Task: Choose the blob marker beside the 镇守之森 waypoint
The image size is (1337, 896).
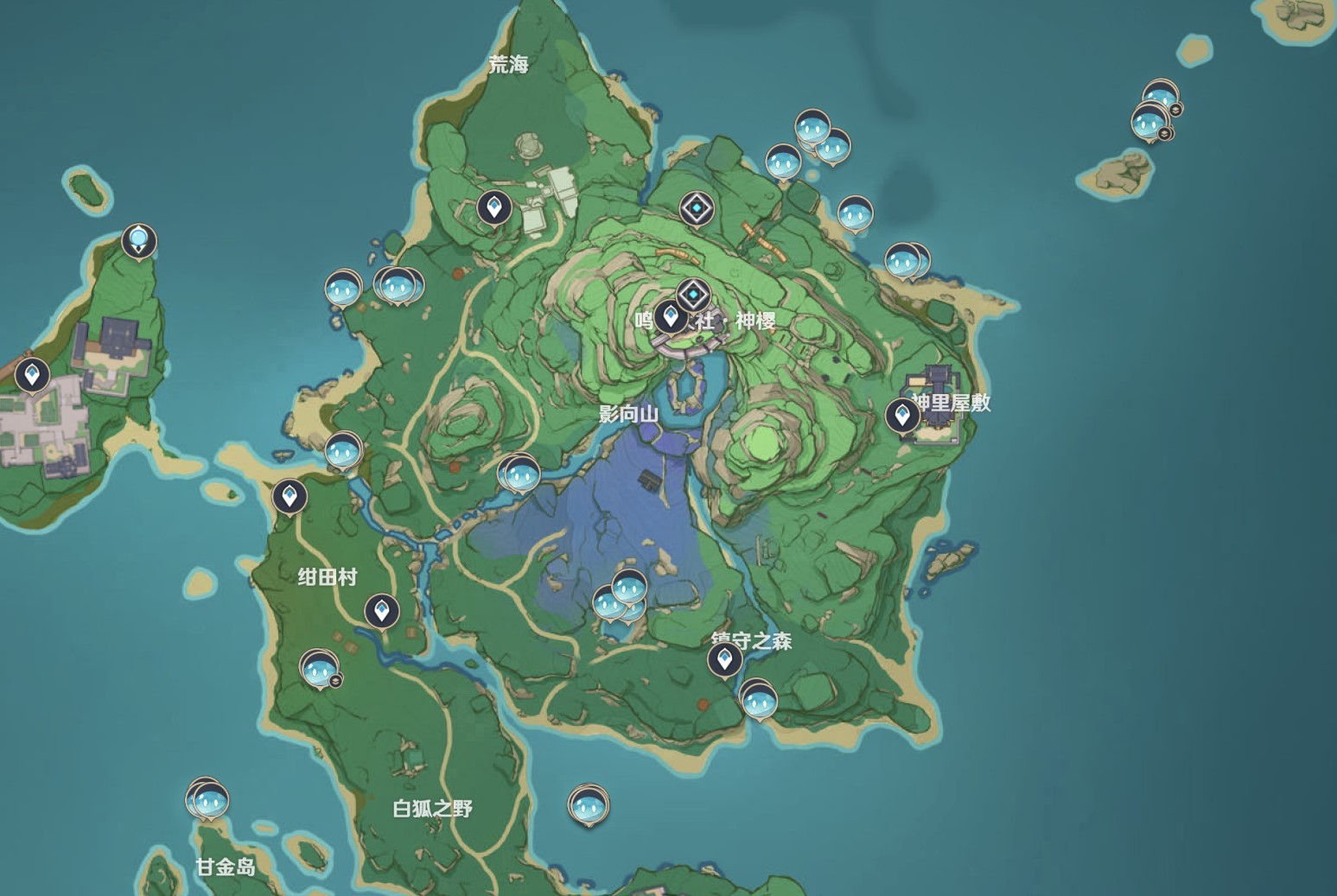Action: [x=759, y=701]
